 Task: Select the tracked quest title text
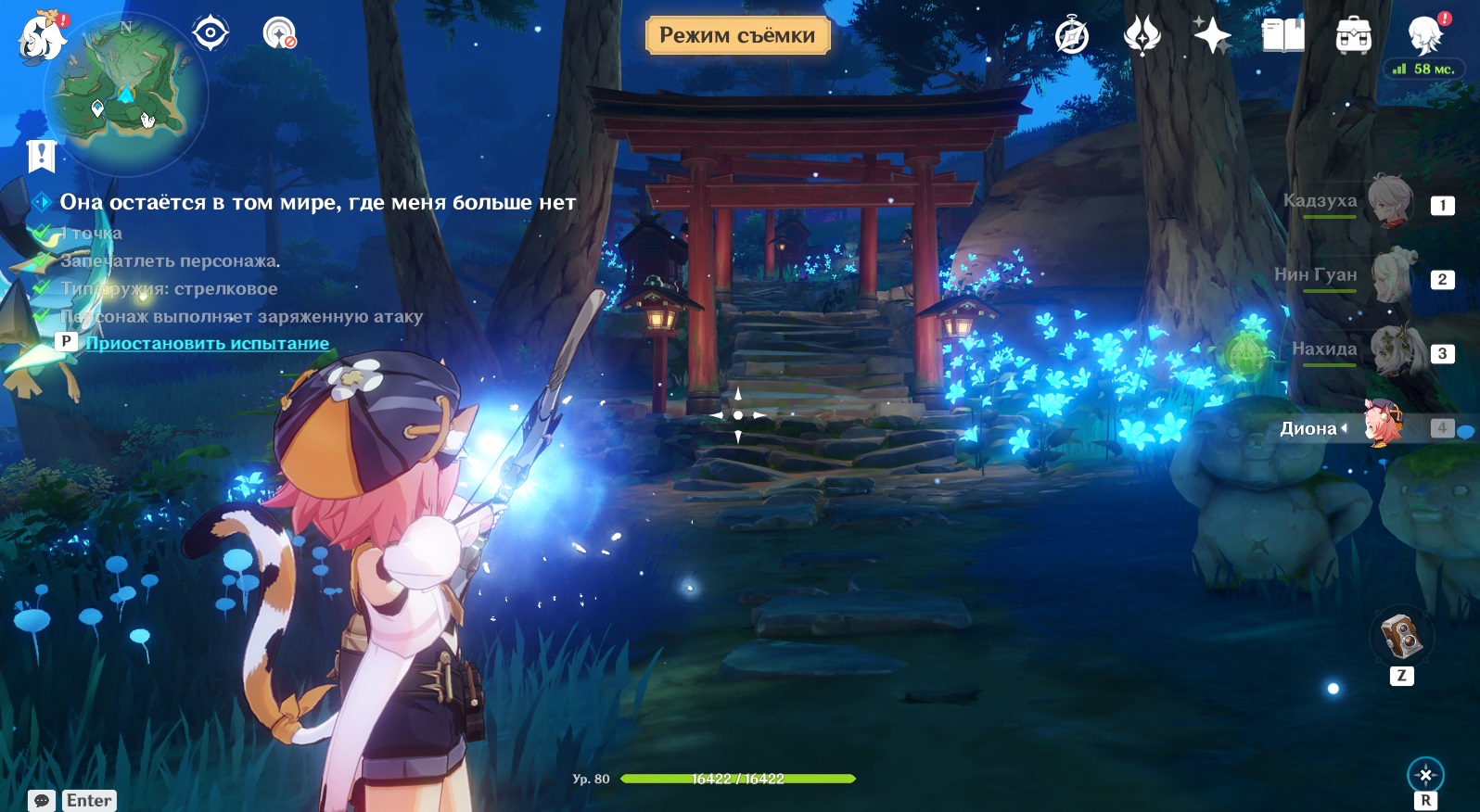coord(317,202)
